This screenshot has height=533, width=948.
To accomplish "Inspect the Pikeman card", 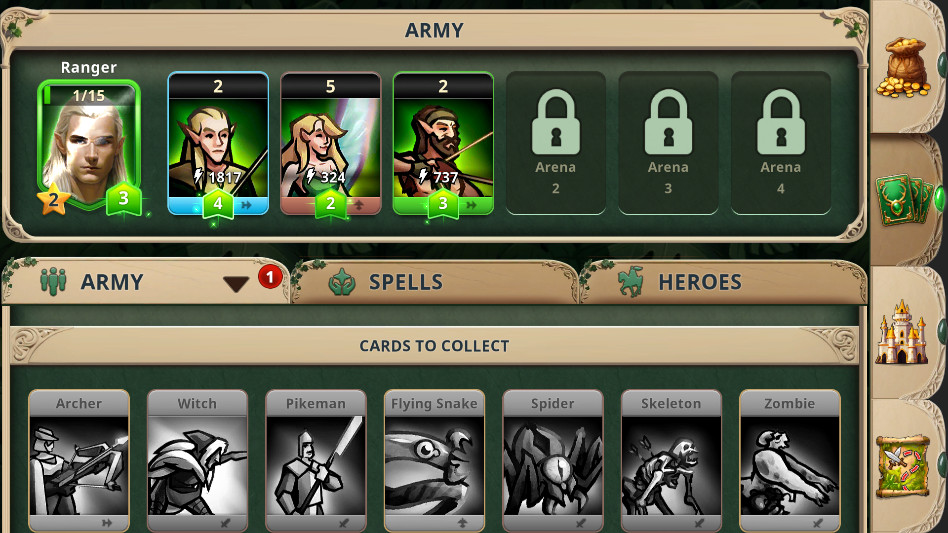I will [316, 460].
